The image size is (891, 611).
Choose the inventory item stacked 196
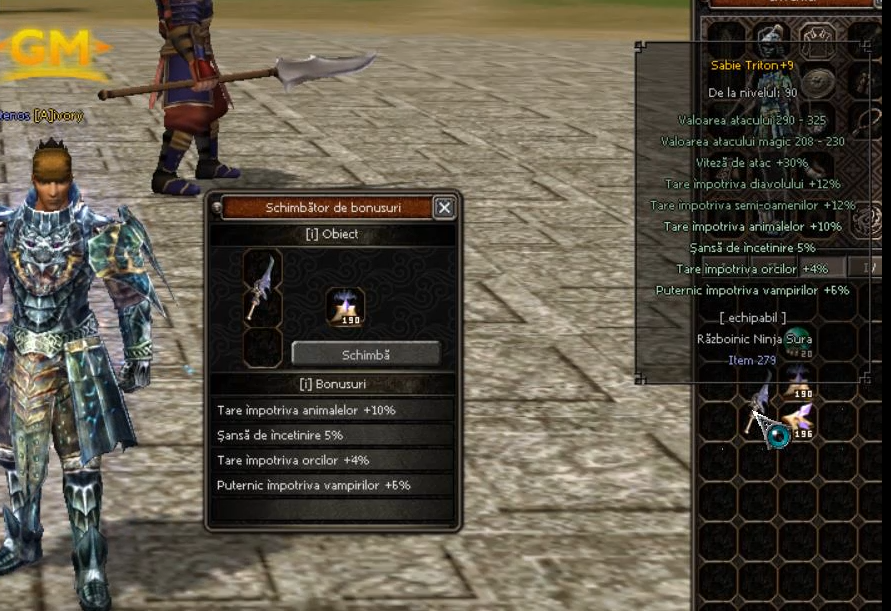(x=797, y=419)
